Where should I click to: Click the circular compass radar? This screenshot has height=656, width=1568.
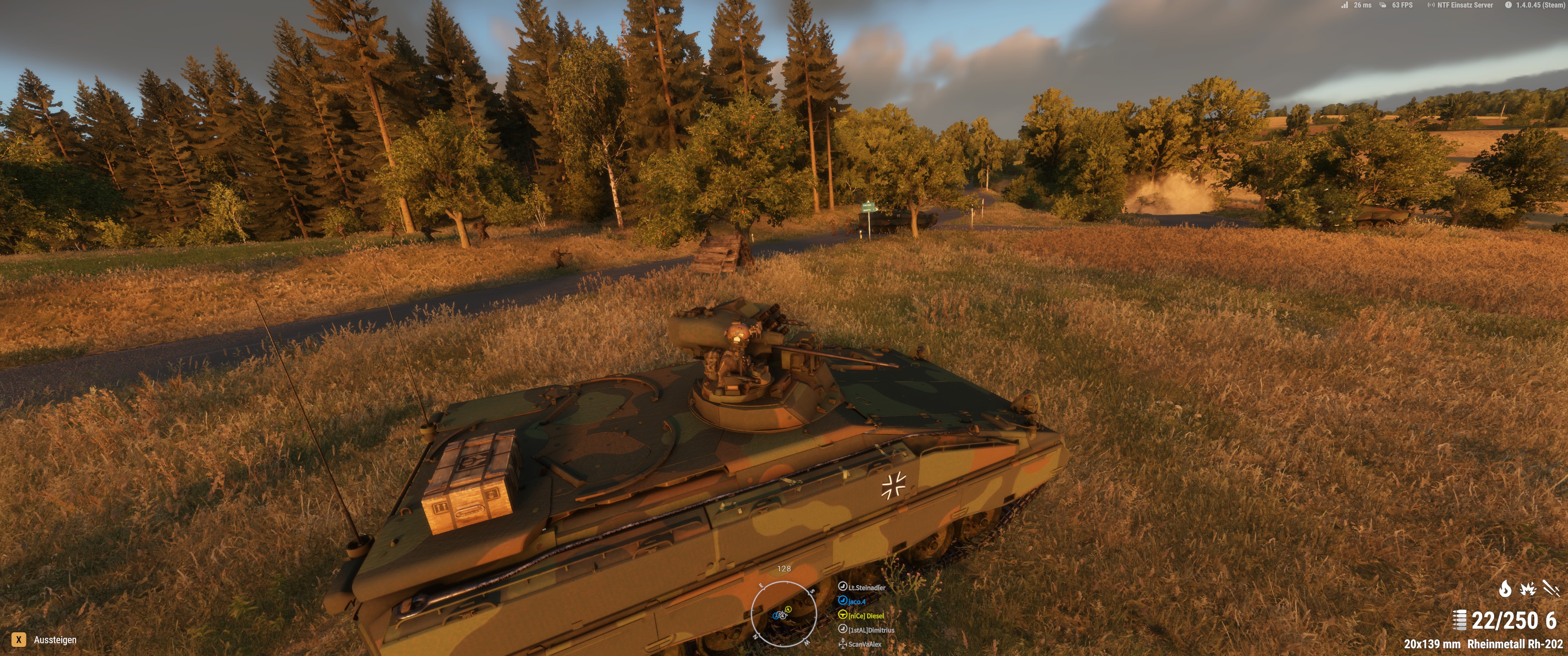(784, 613)
